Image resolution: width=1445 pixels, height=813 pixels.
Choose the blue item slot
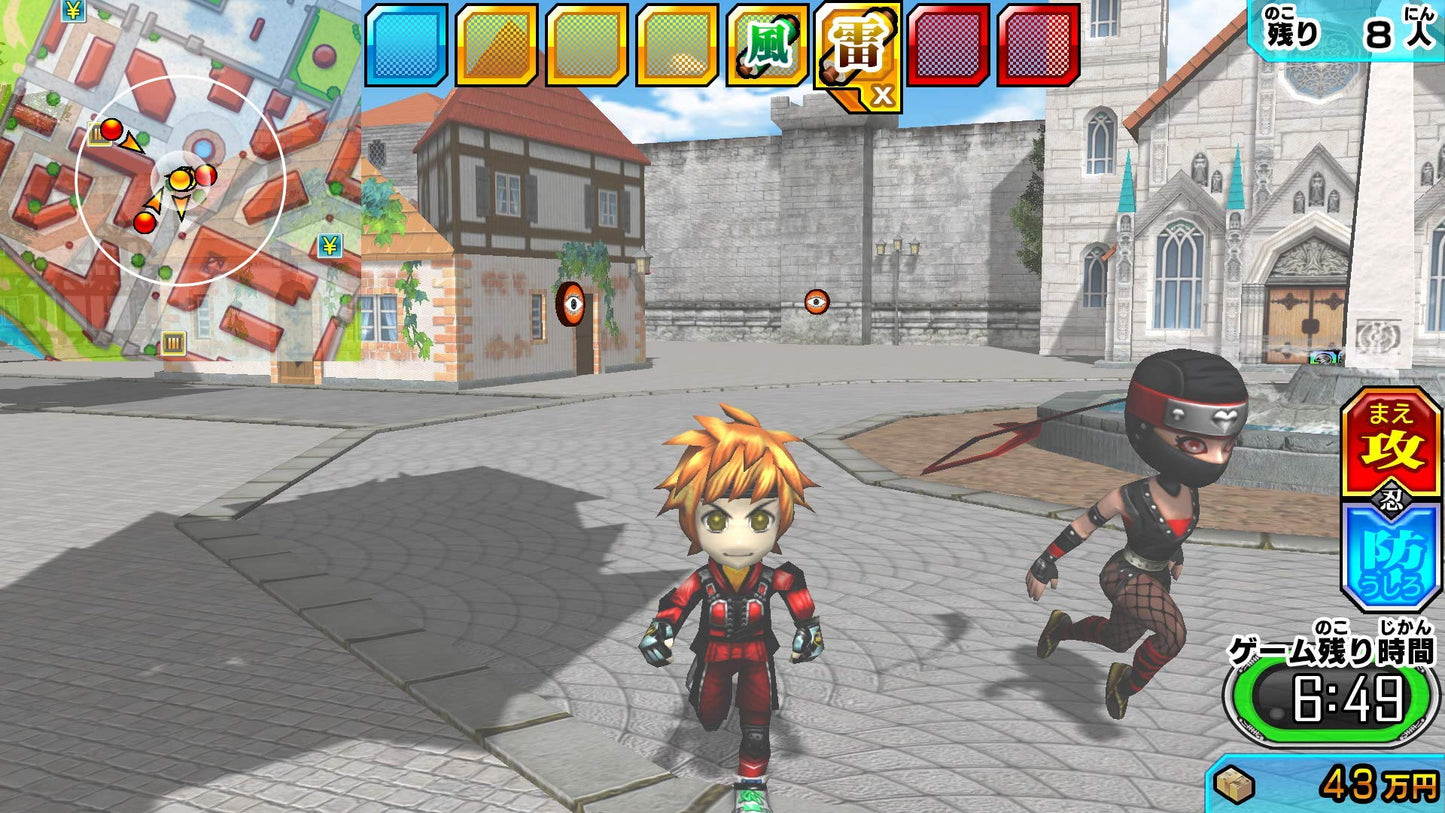pos(406,45)
